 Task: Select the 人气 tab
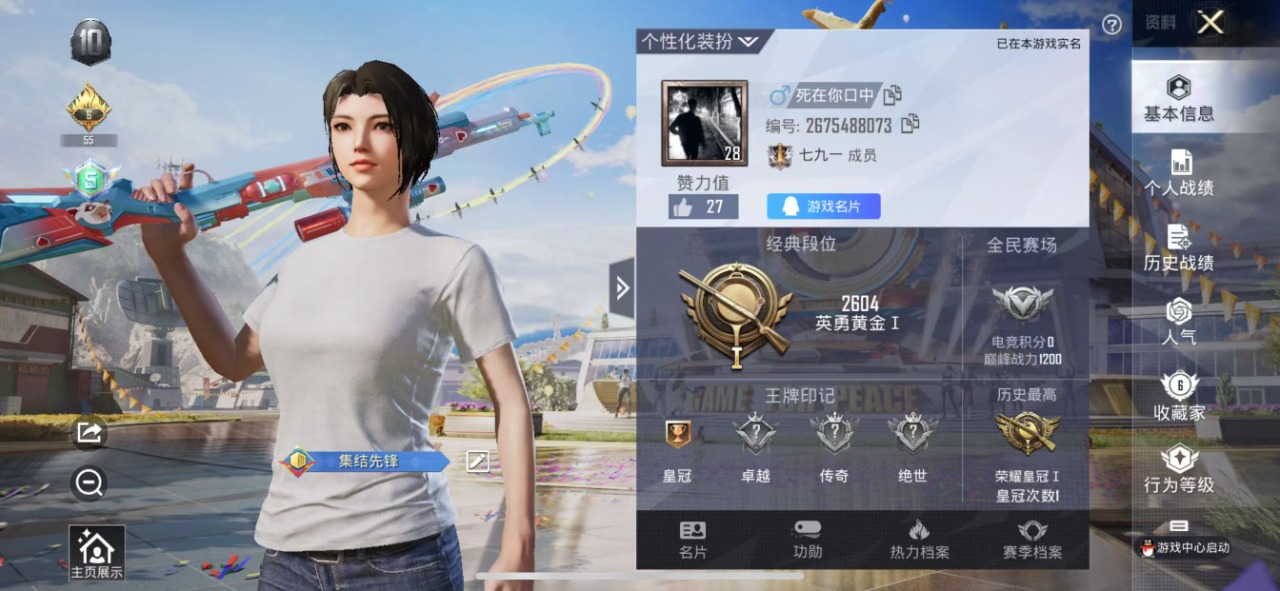click(1179, 322)
